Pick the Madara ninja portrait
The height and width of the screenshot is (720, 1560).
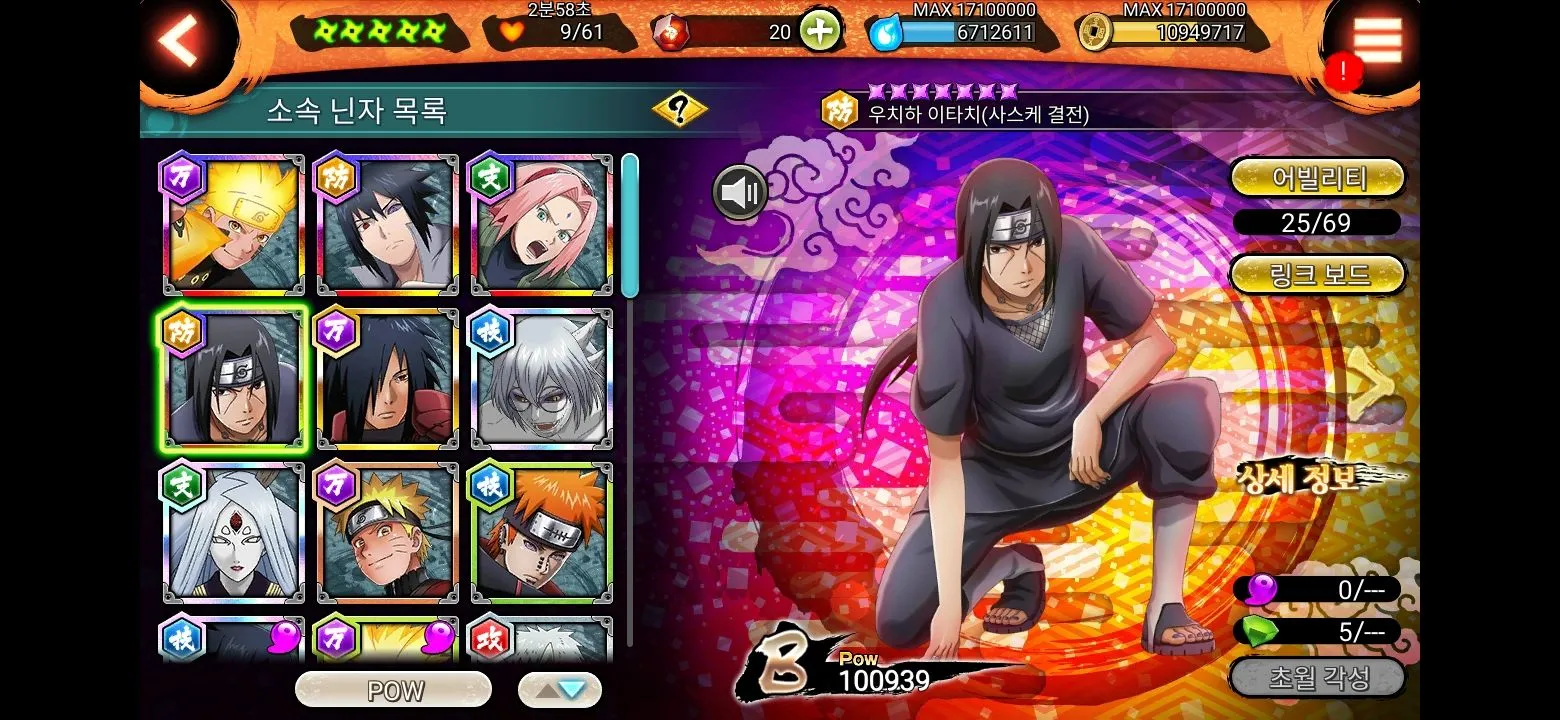(388, 379)
